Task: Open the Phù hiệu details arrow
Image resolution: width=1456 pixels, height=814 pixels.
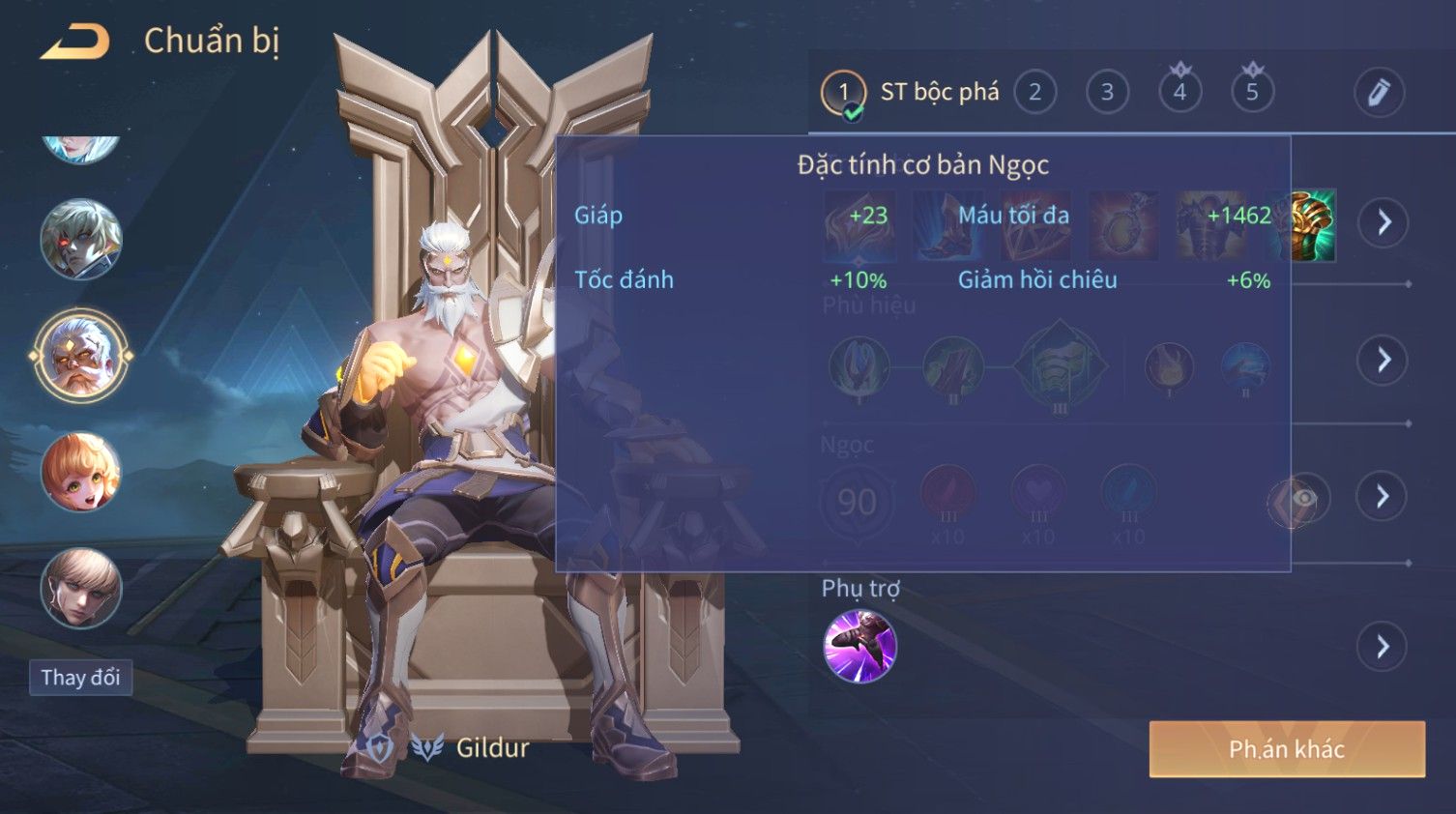Action: click(x=1383, y=360)
